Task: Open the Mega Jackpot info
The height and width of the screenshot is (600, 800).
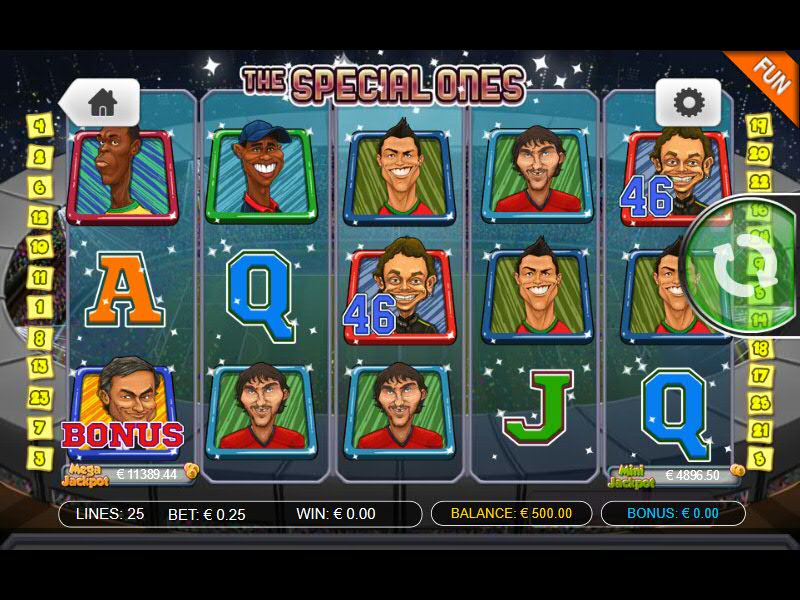Action: click(129, 474)
